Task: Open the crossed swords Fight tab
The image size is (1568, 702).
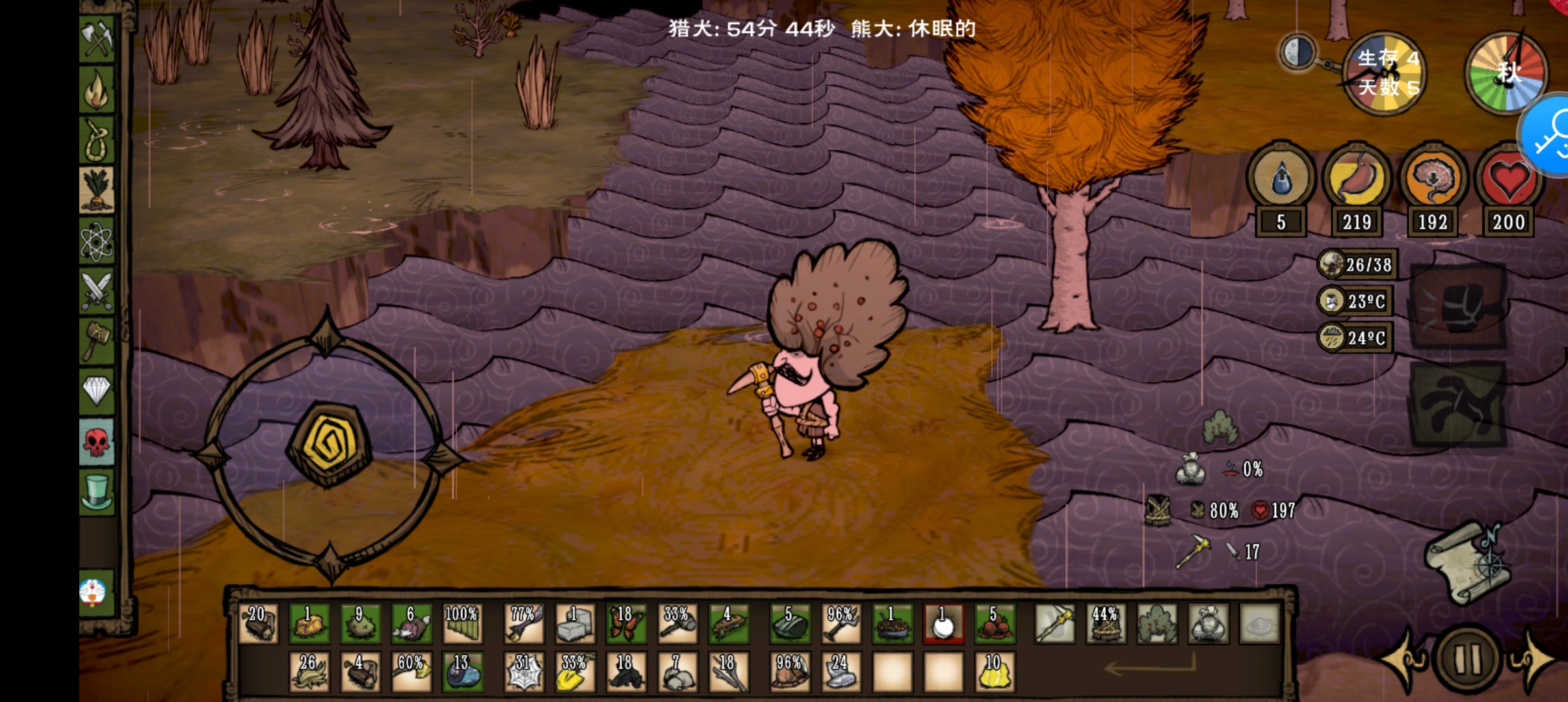Action: pyautogui.click(x=98, y=291)
